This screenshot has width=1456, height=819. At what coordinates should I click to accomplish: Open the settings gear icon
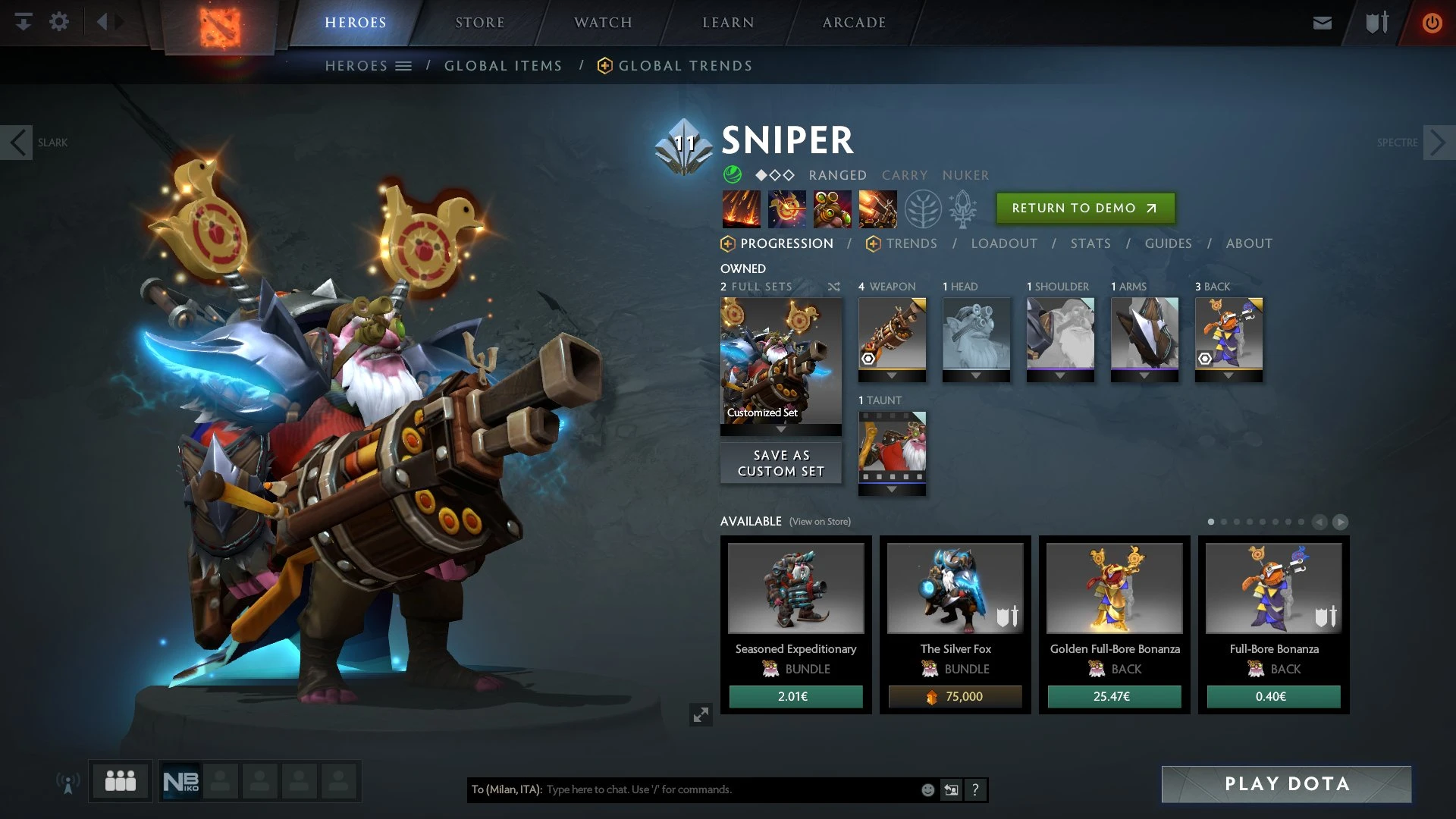click(59, 22)
